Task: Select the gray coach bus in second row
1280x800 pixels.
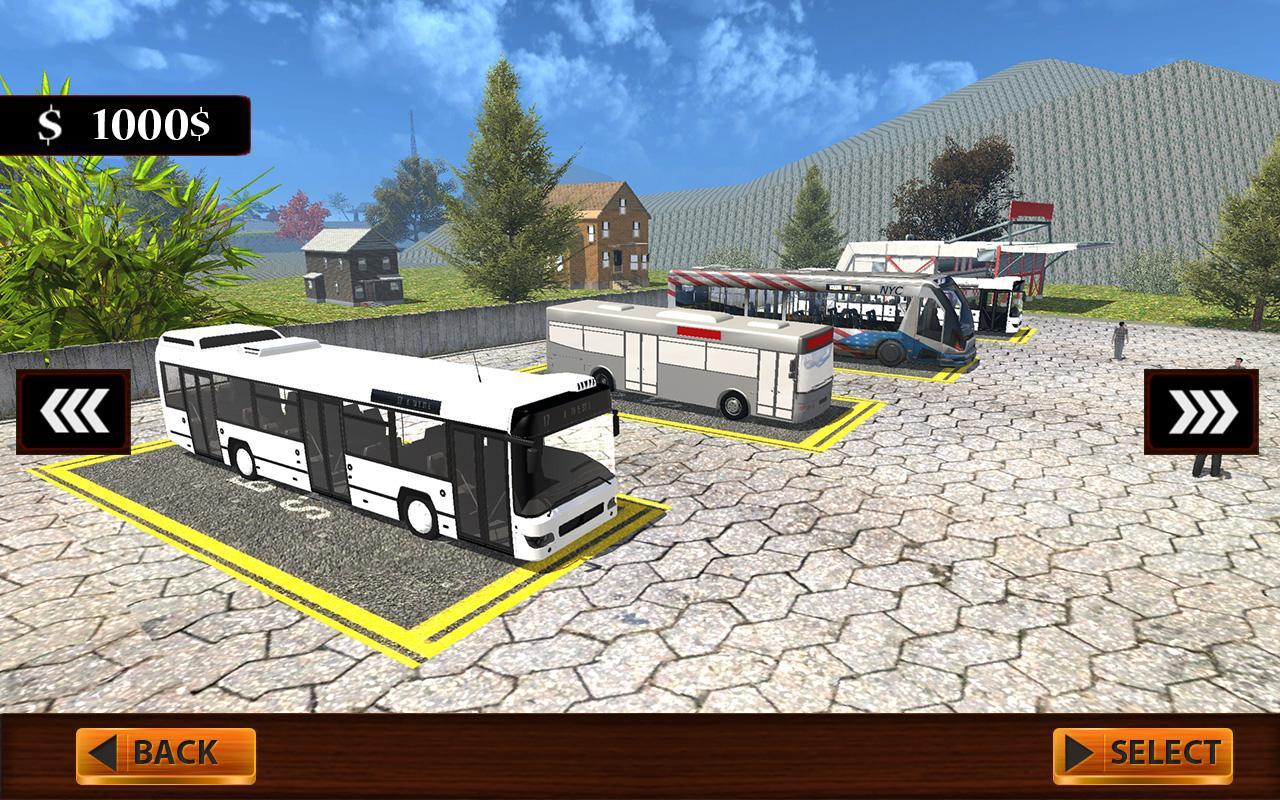Action: [x=690, y=360]
